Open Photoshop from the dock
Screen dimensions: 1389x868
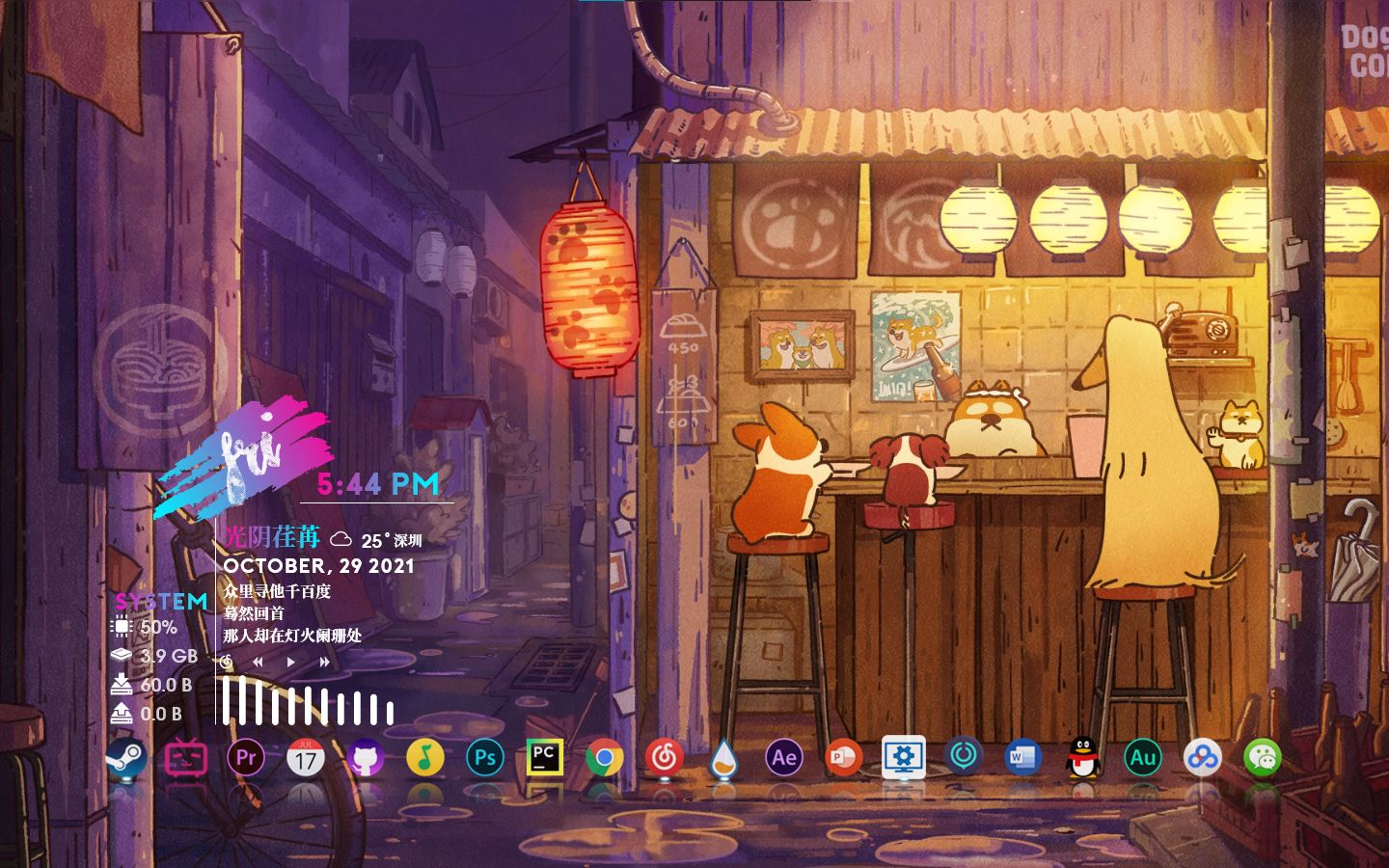pyautogui.click(x=485, y=759)
